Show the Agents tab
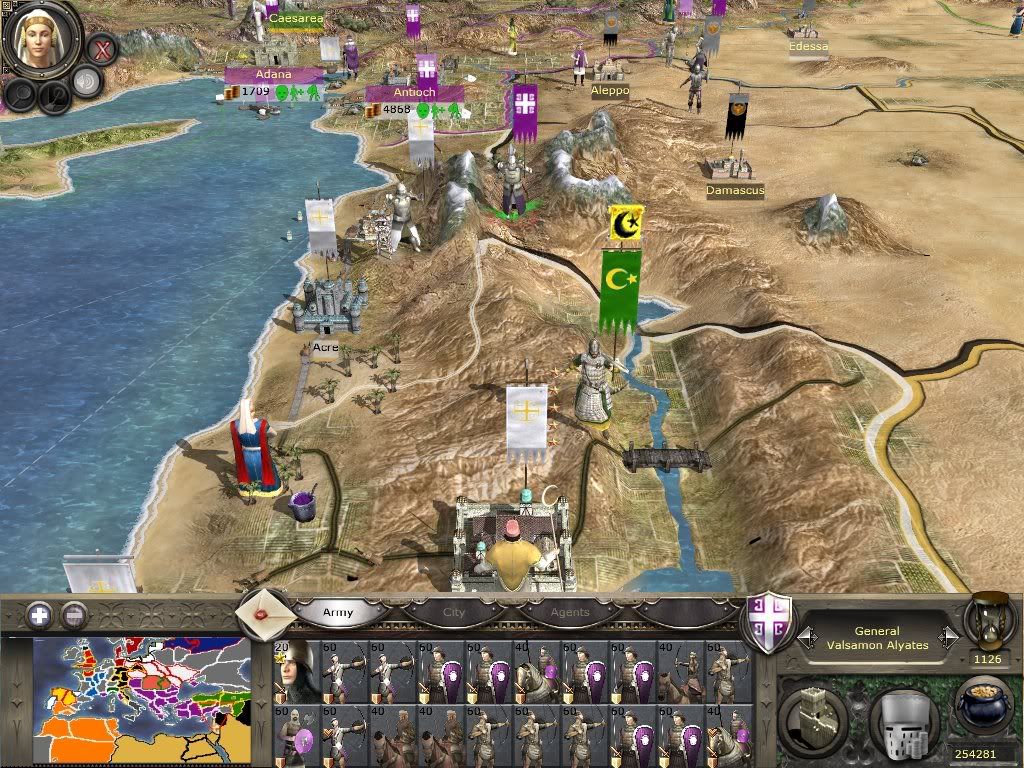This screenshot has width=1024, height=768. tap(570, 612)
